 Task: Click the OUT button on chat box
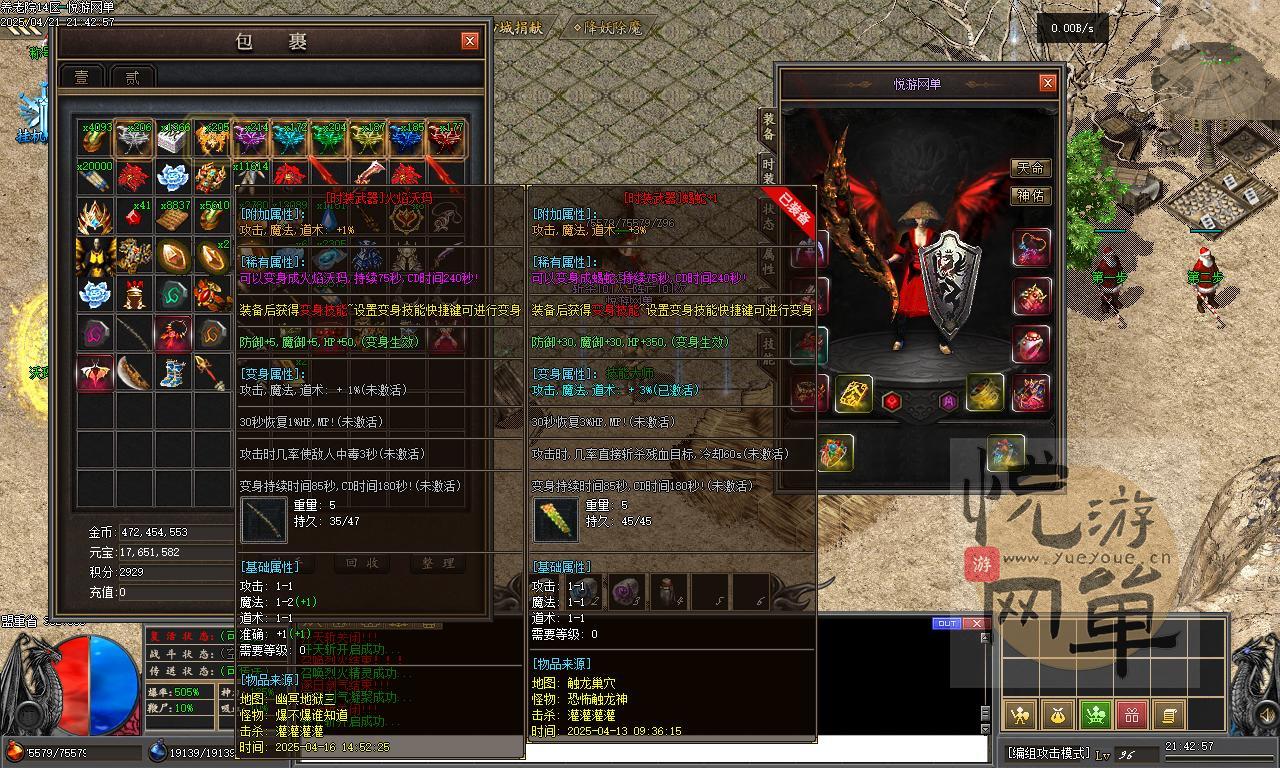[x=946, y=624]
